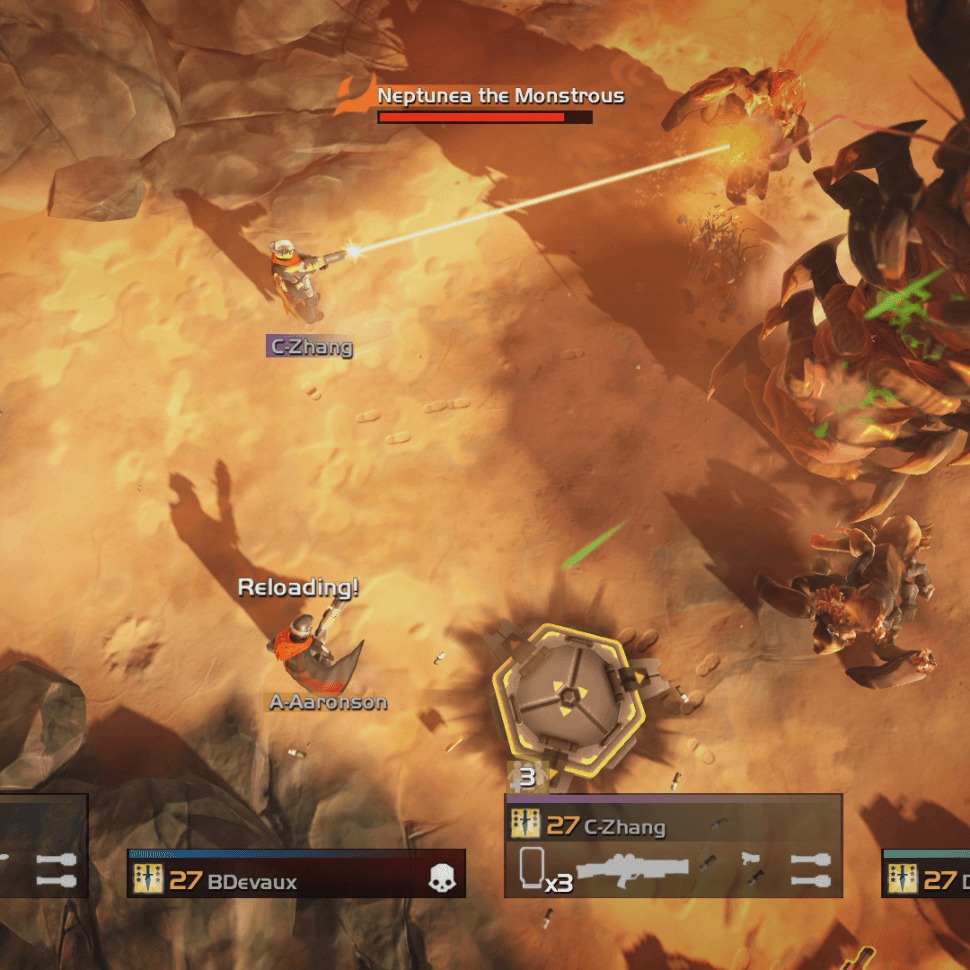Screen dimensions: 970x970
Task: Click C-Zhang's spare magazine icon
Action: point(533,866)
